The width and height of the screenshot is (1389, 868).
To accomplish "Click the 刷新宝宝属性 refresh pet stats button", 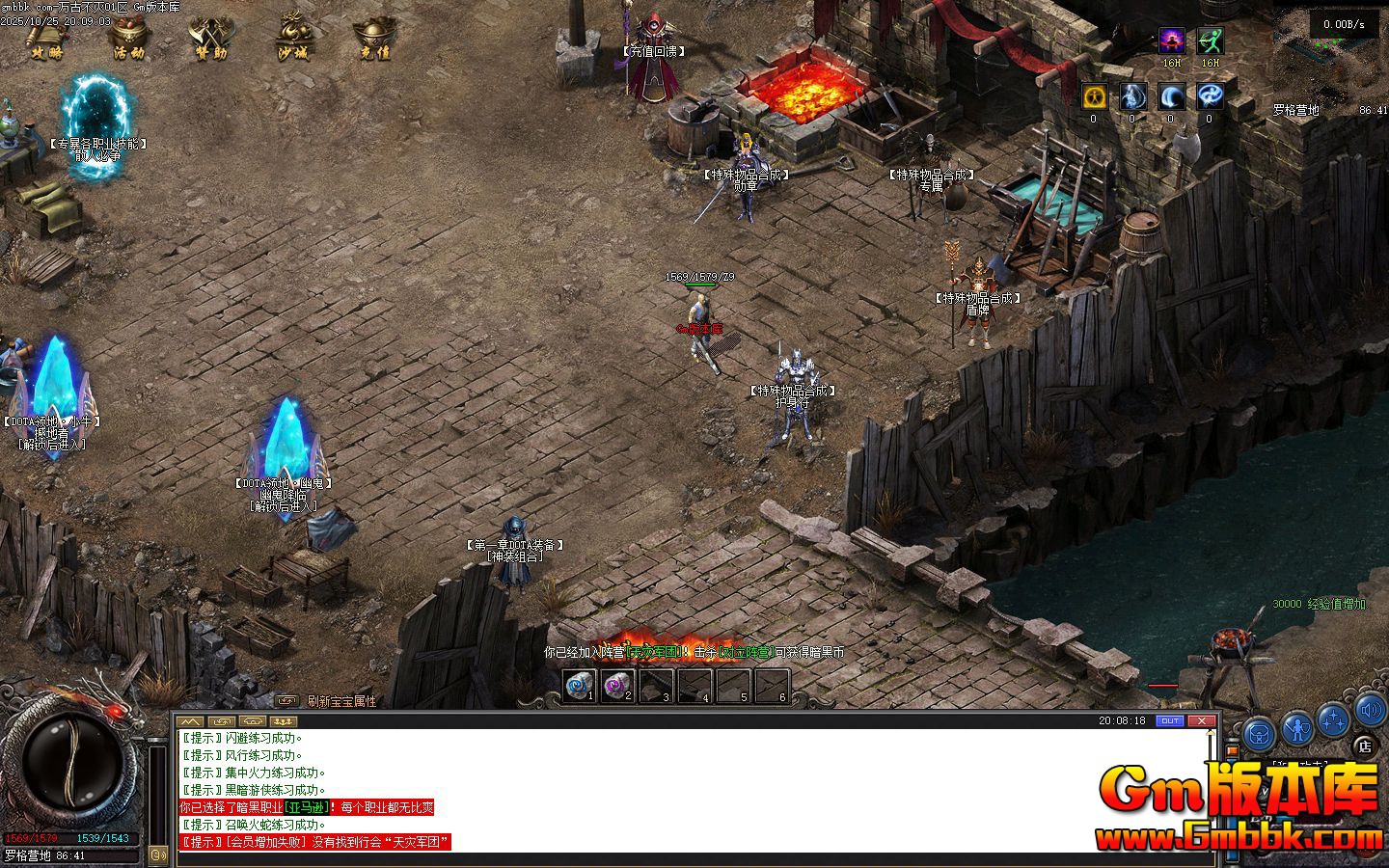I will pos(341,701).
